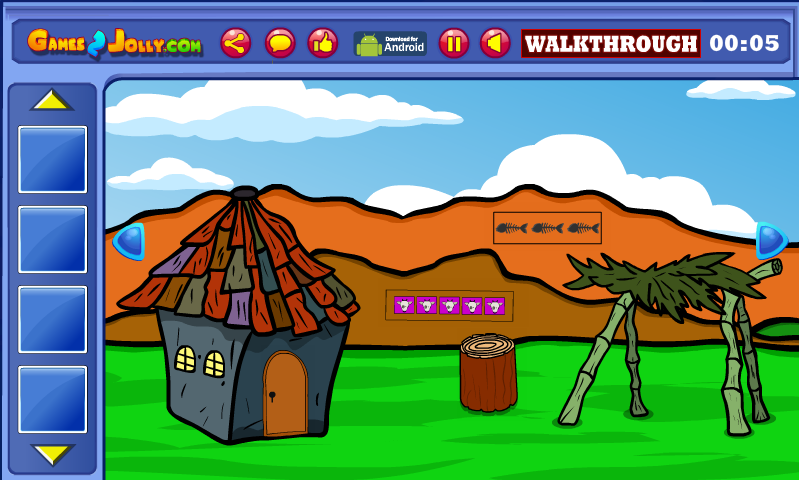The height and width of the screenshot is (480, 799).
Task: Open the WALKTHROUGH button
Action: (610, 44)
